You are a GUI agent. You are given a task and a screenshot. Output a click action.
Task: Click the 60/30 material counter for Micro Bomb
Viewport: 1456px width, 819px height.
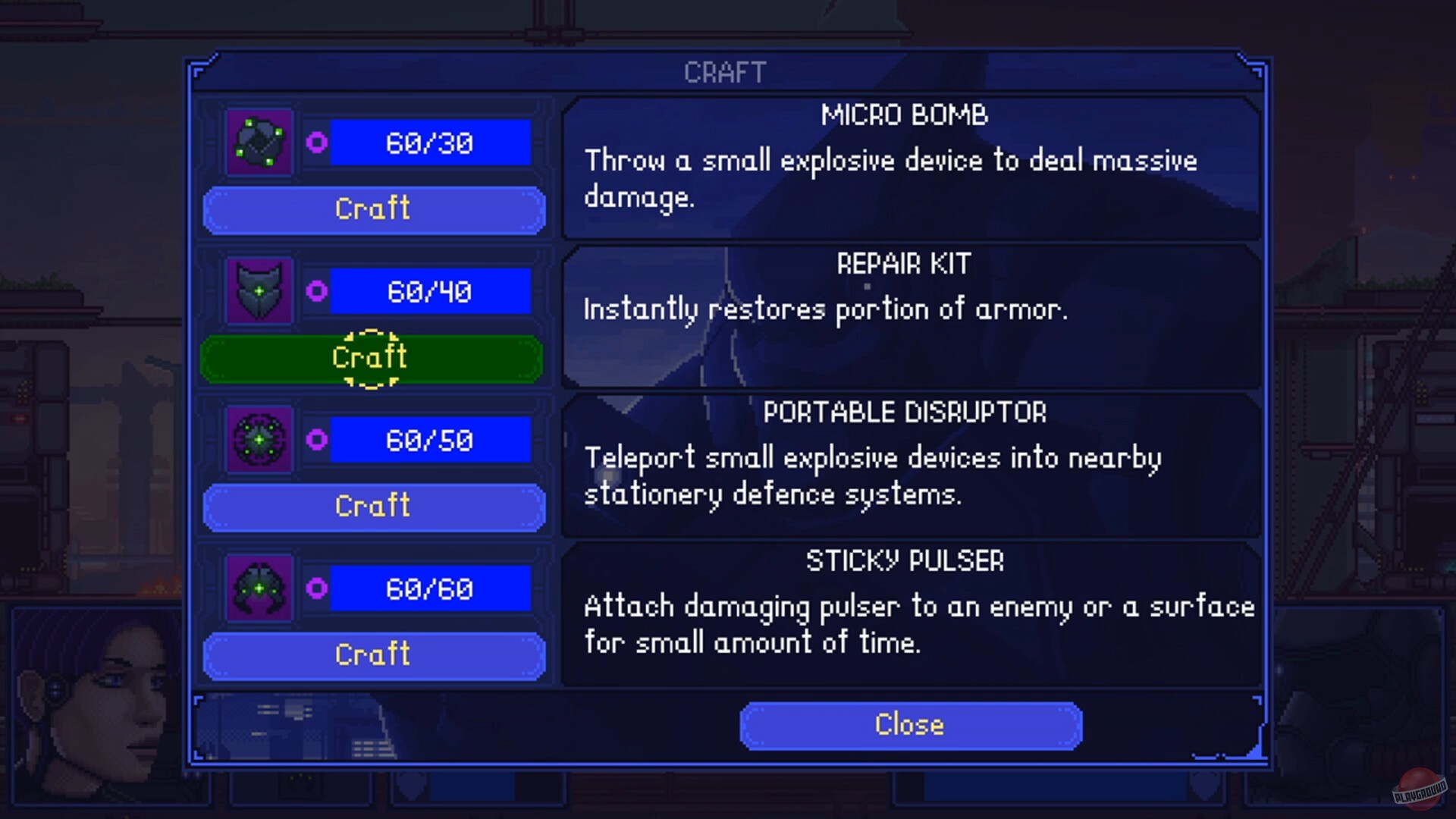428,143
